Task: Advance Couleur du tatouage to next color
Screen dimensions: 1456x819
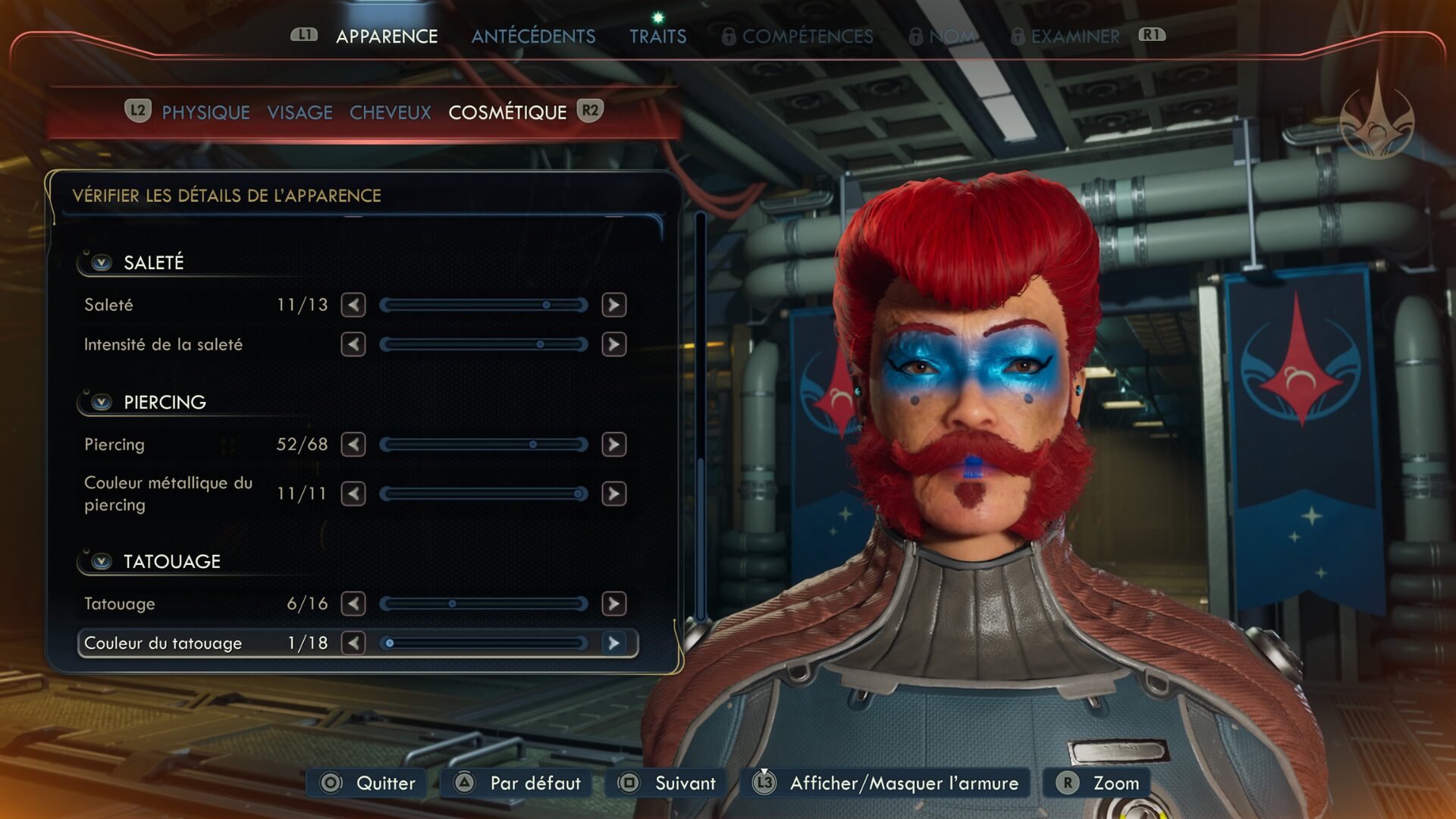Action: point(613,643)
